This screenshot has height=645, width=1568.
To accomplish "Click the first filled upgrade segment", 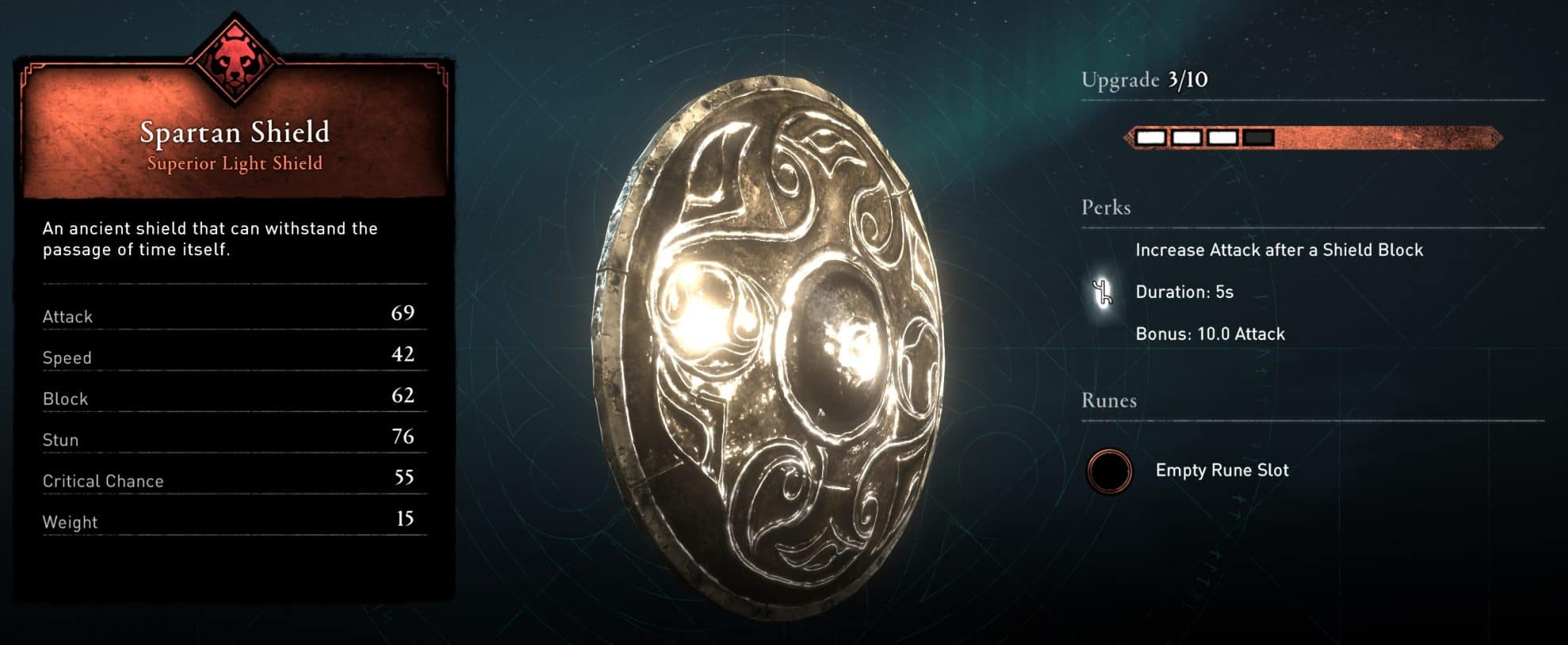I will point(1150,137).
